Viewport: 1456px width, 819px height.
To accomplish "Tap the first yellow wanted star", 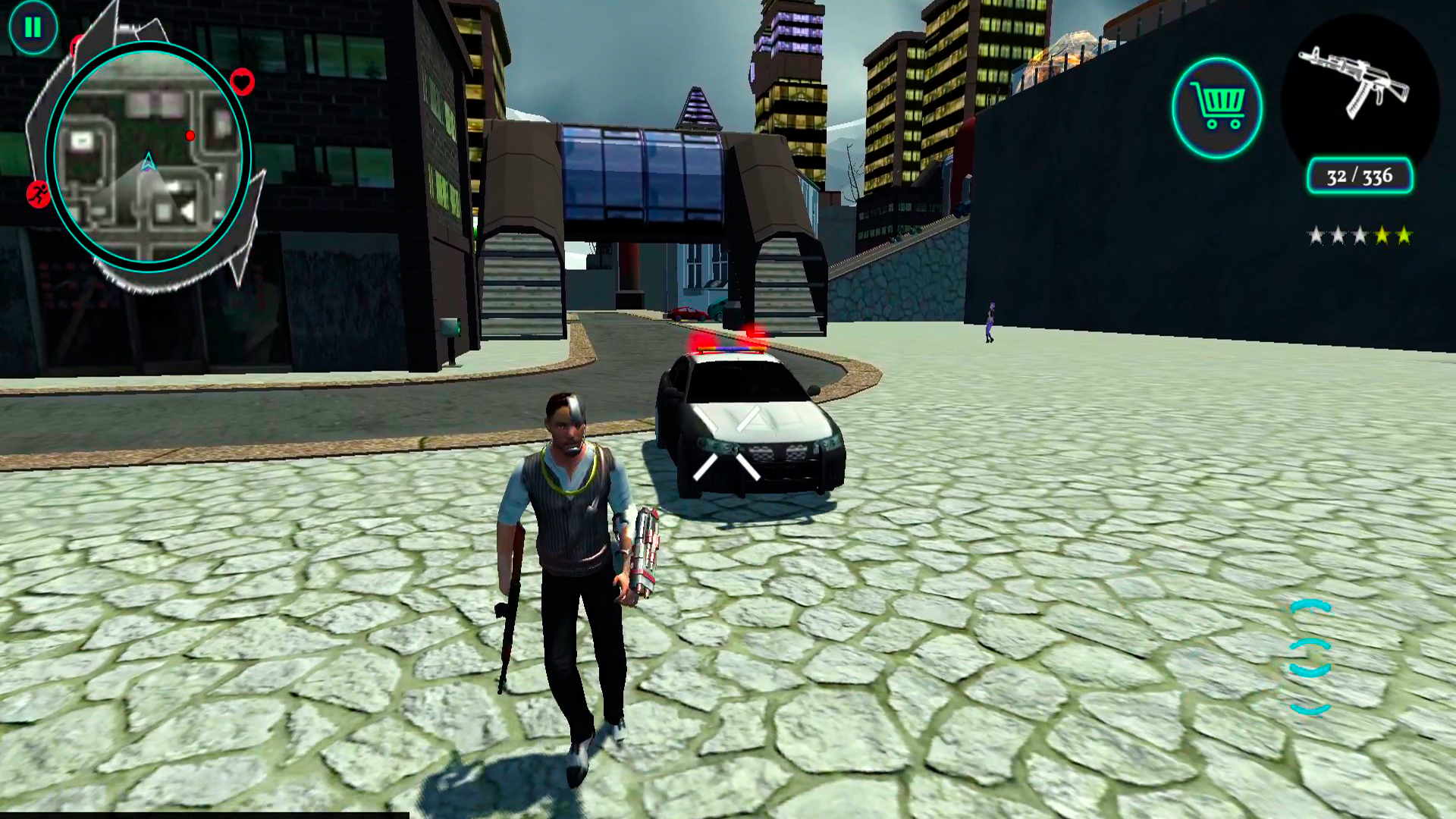I will (1383, 234).
